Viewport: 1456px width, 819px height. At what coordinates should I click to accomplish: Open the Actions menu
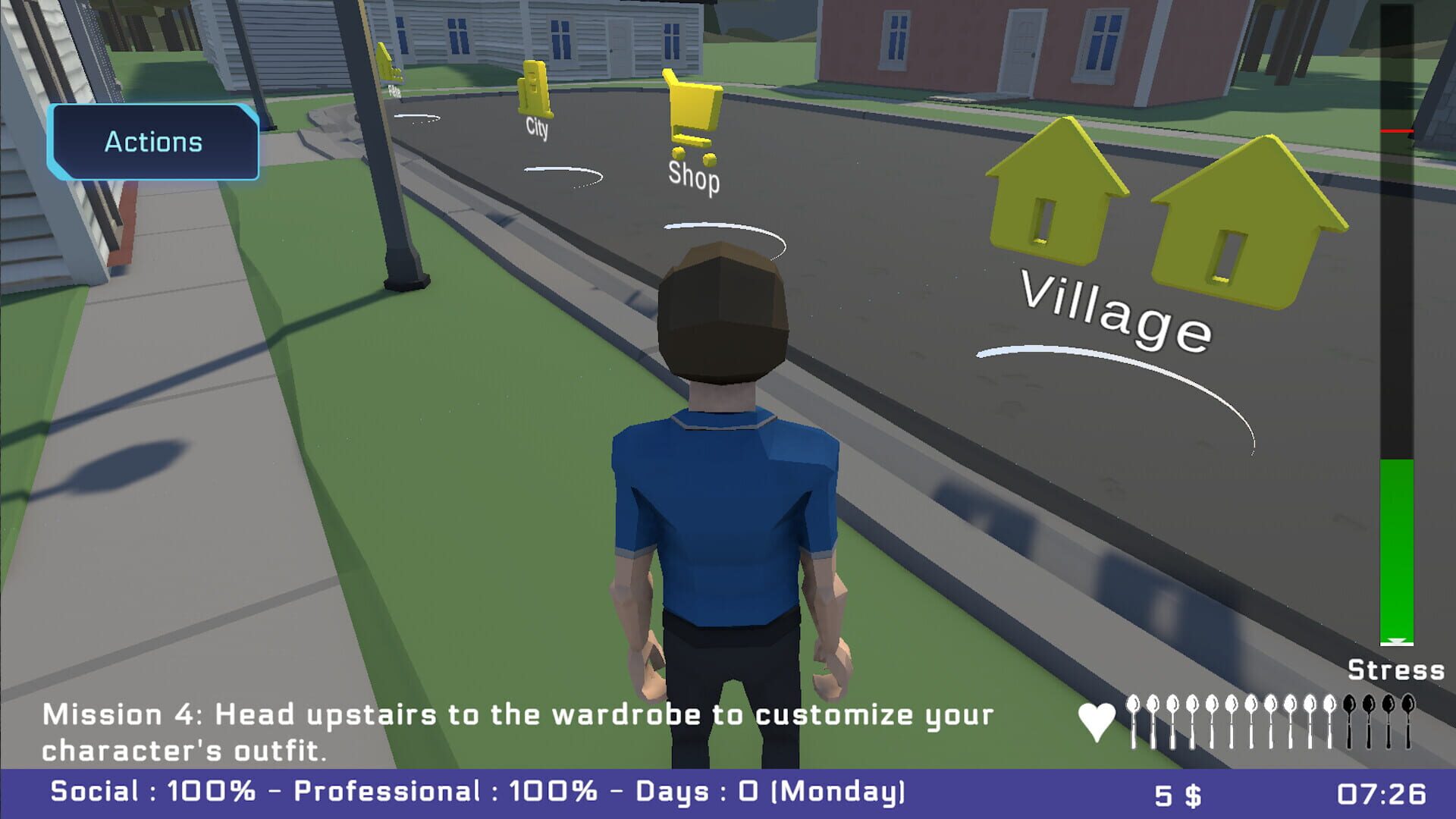coord(153,141)
